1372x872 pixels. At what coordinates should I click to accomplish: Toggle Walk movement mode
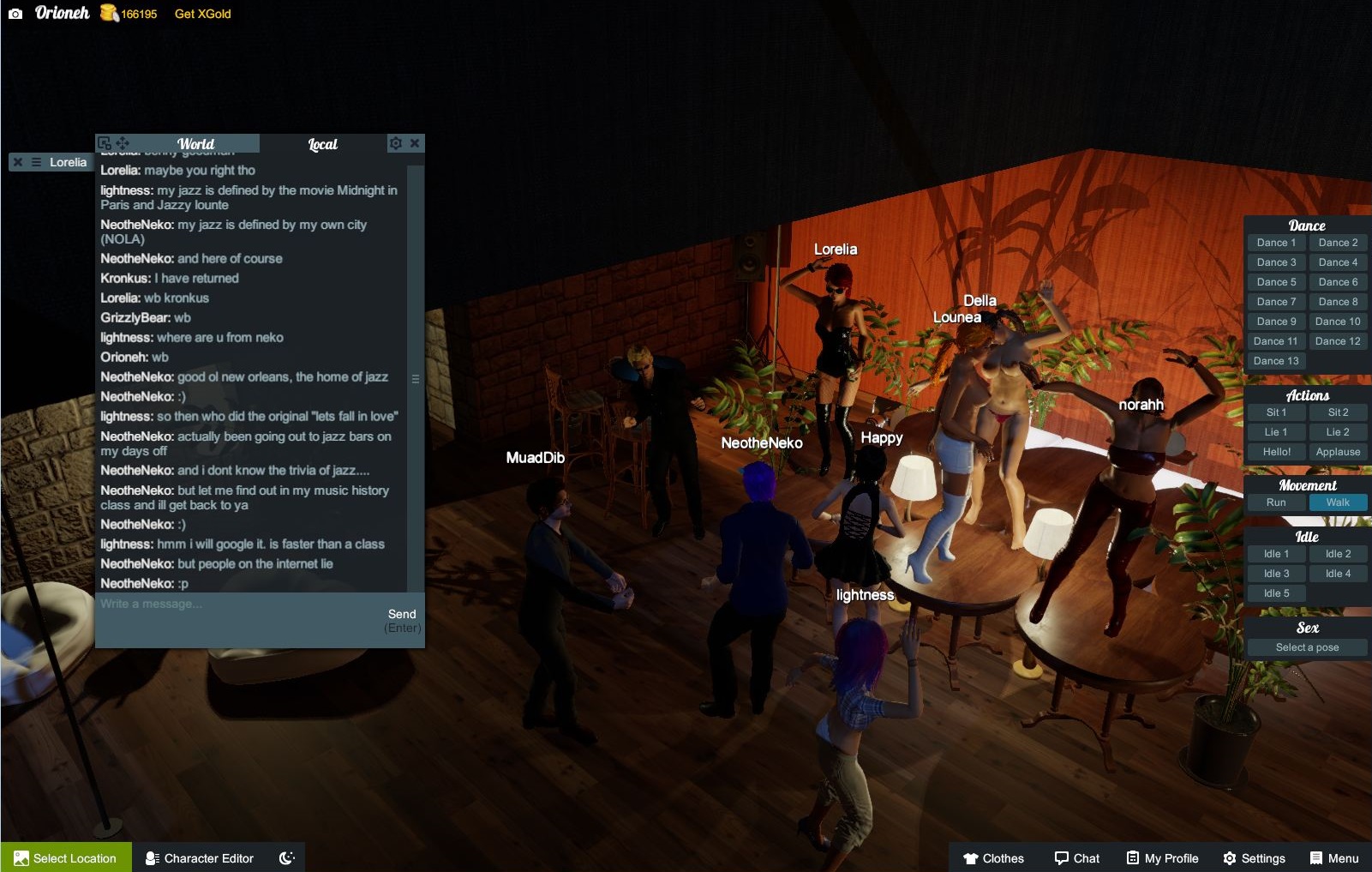tap(1338, 502)
